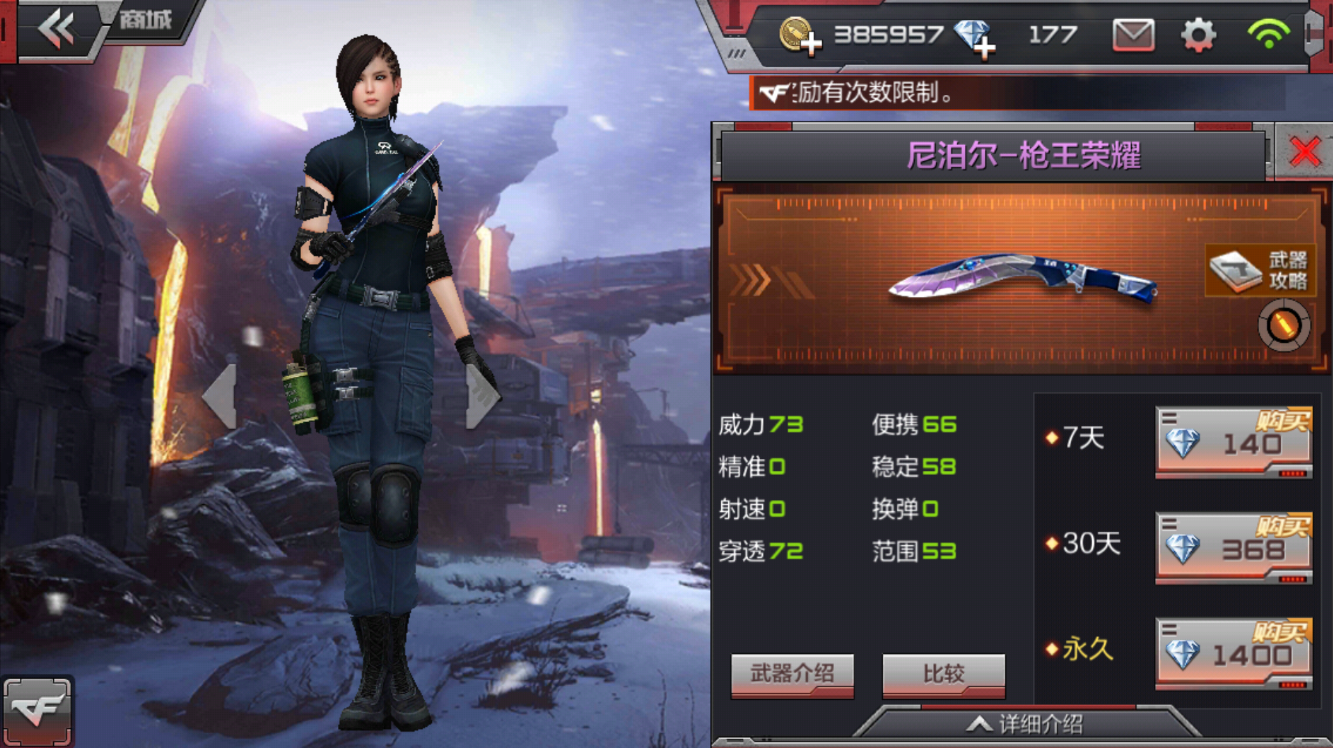
Task: Click the round bullet icon button
Action: (x=1284, y=326)
